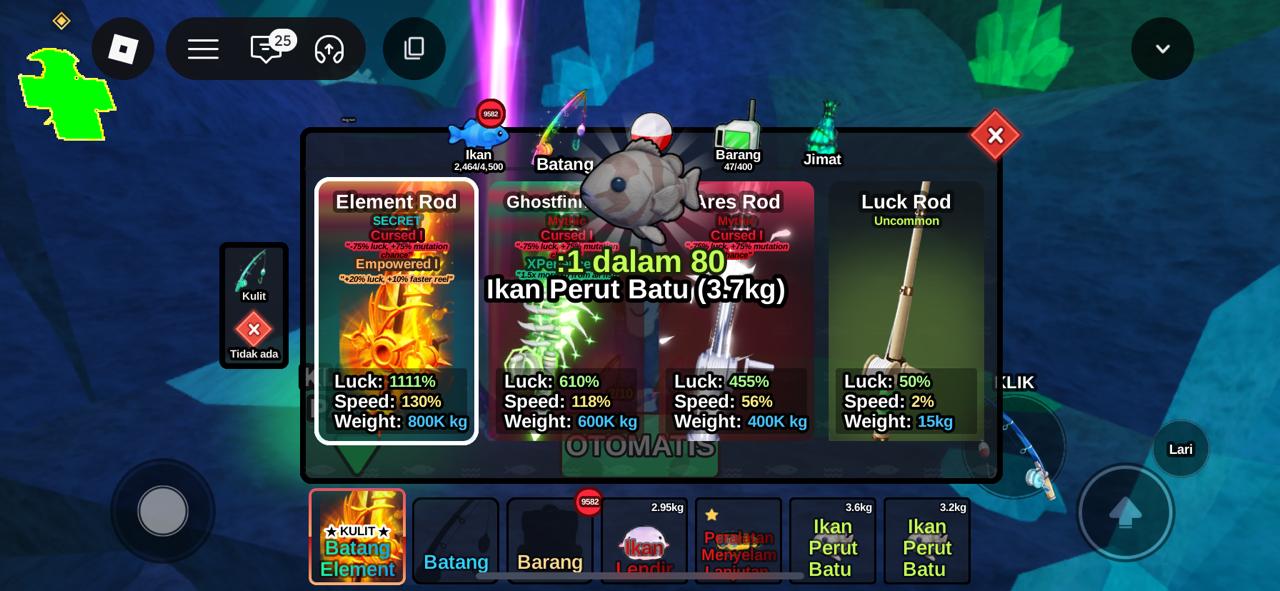Open the Roblox main menu
1280x591 pixels.
click(x=123, y=48)
